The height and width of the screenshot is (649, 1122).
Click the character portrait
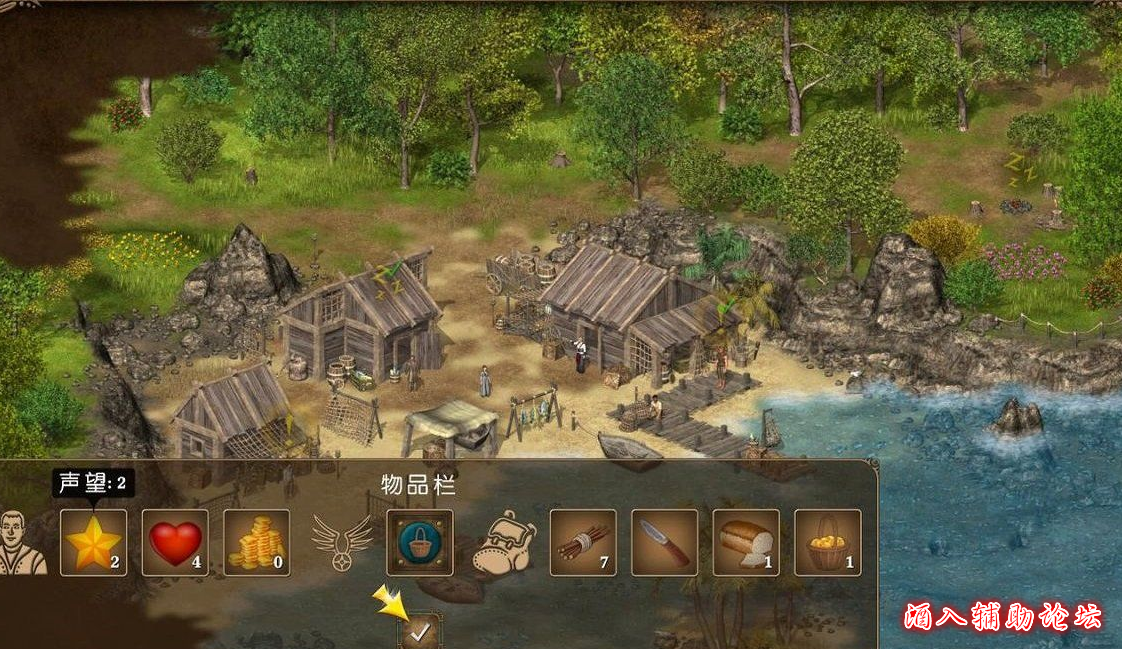[22, 542]
